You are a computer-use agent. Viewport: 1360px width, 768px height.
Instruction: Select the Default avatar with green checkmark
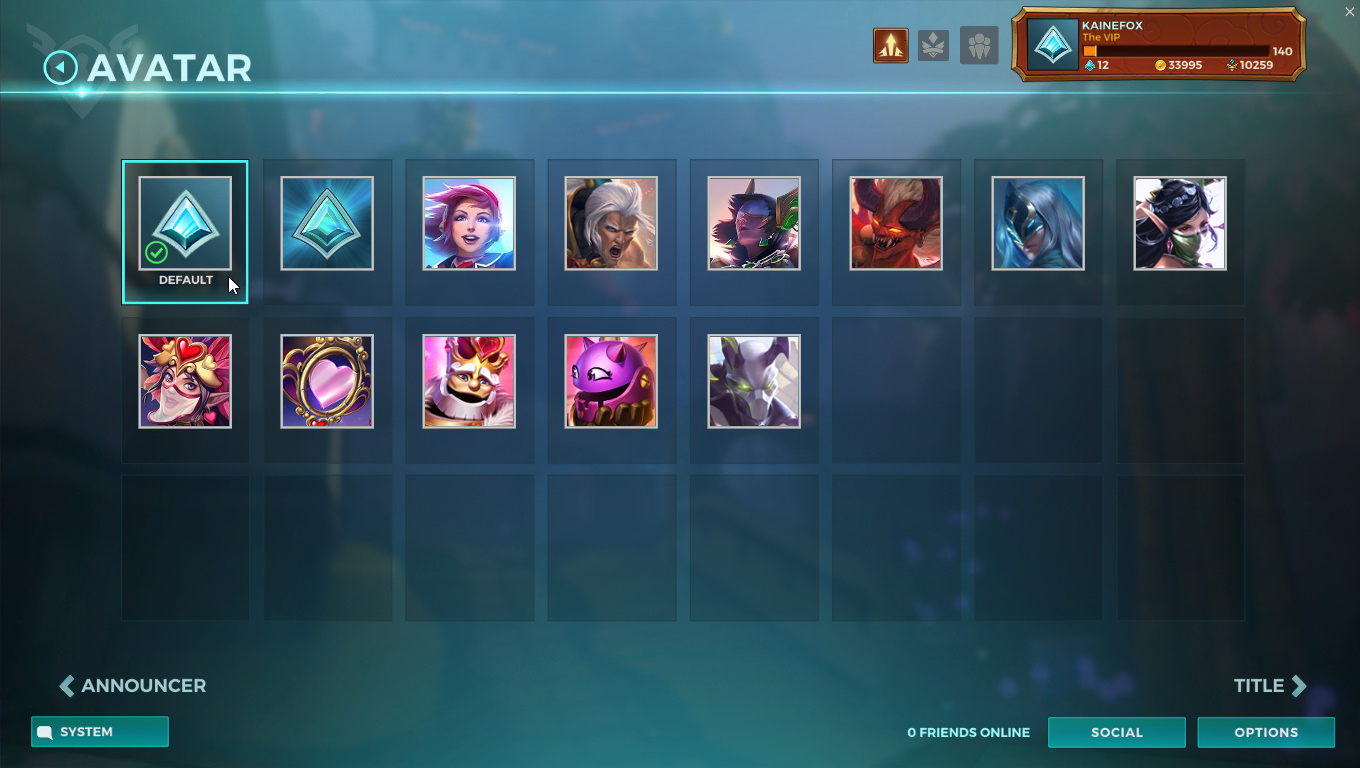(185, 223)
